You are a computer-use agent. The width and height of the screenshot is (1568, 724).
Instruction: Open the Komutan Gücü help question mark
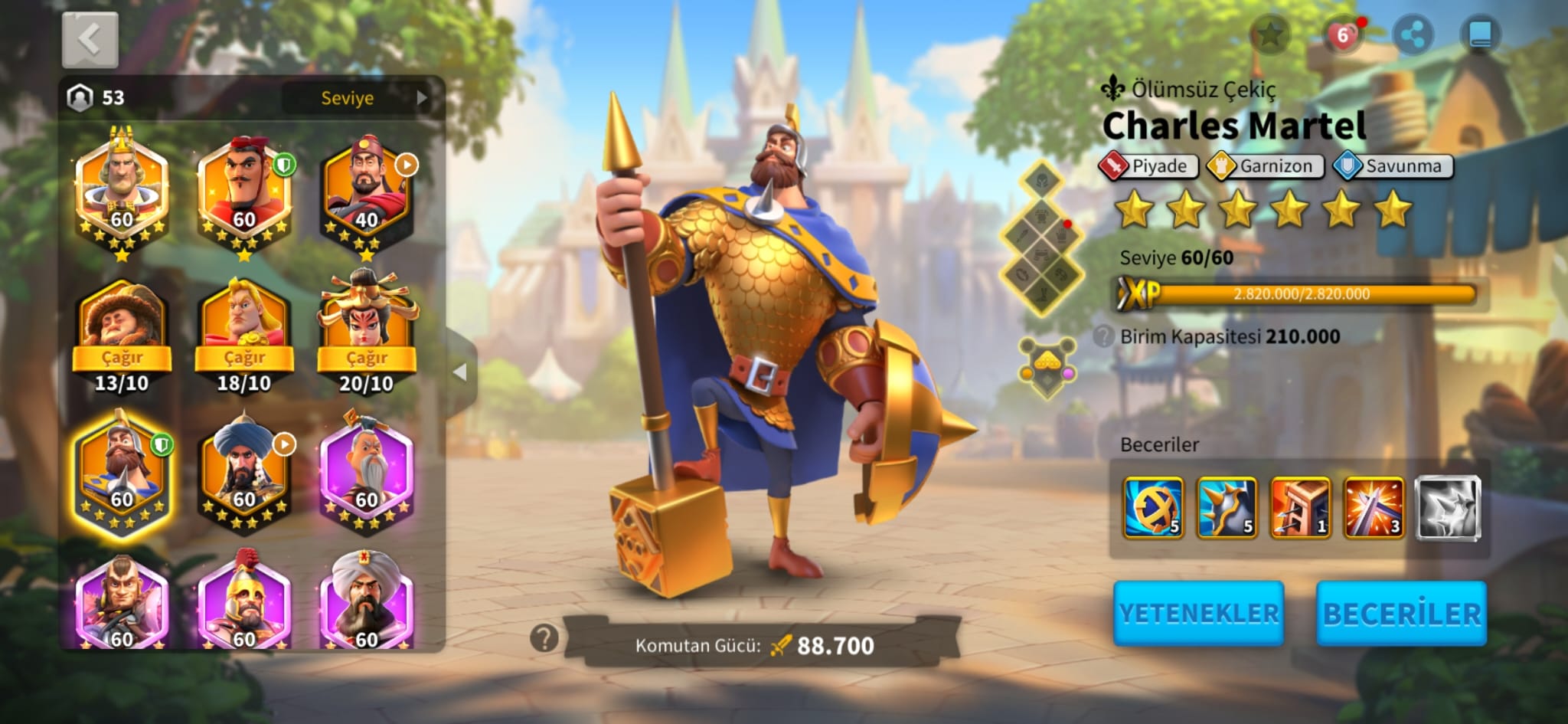544,637
